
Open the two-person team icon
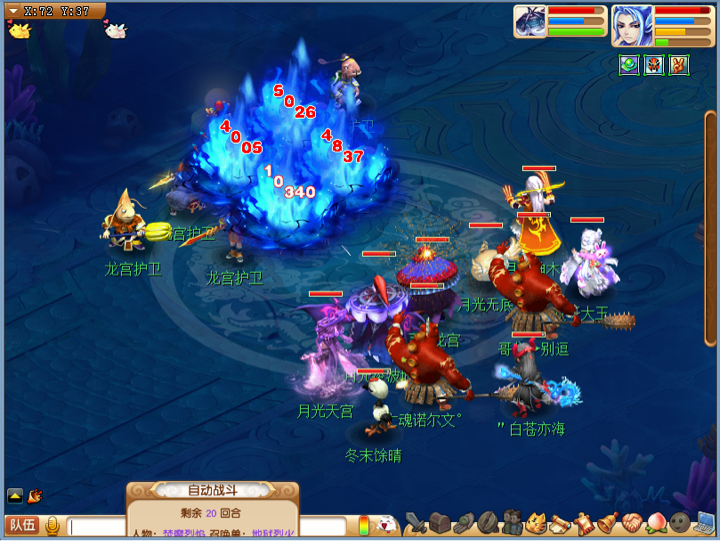click(x=512, y=523)
